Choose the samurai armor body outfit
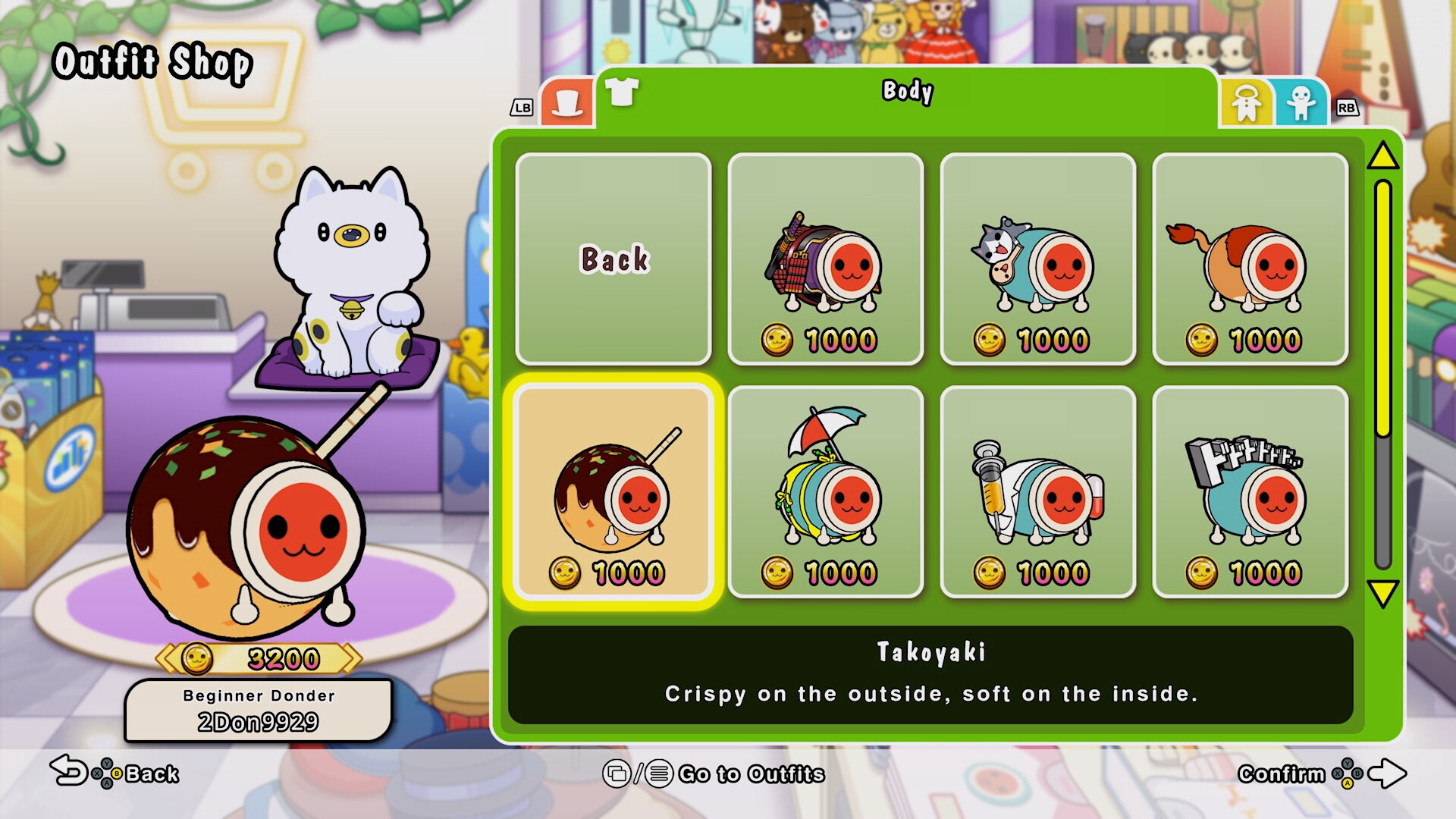1456x819 pixels. tap(825, 259)
